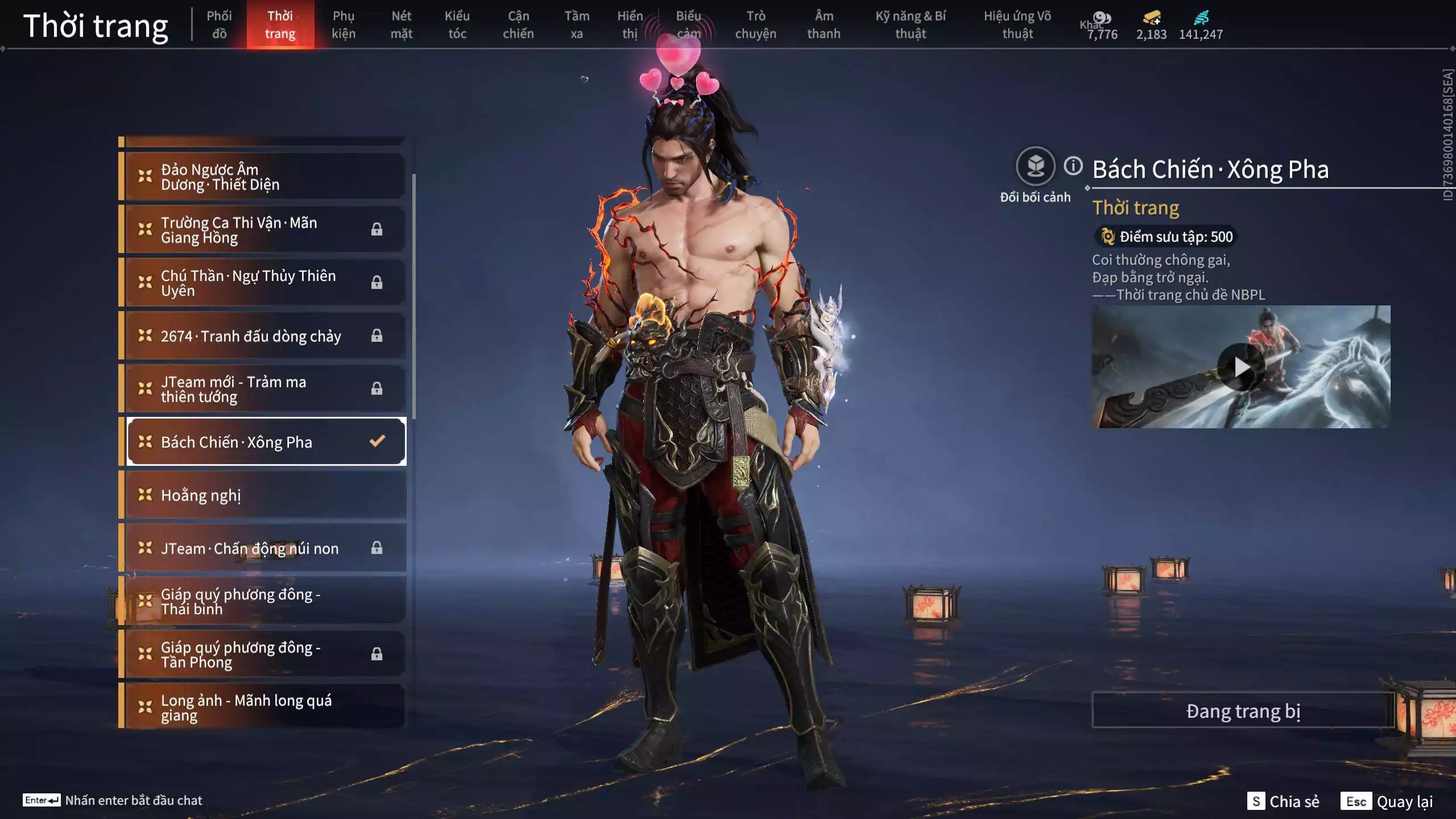Select the Hoảng nghị outfit
This screenshot has width=1456, height=819.
click(265, 495)
